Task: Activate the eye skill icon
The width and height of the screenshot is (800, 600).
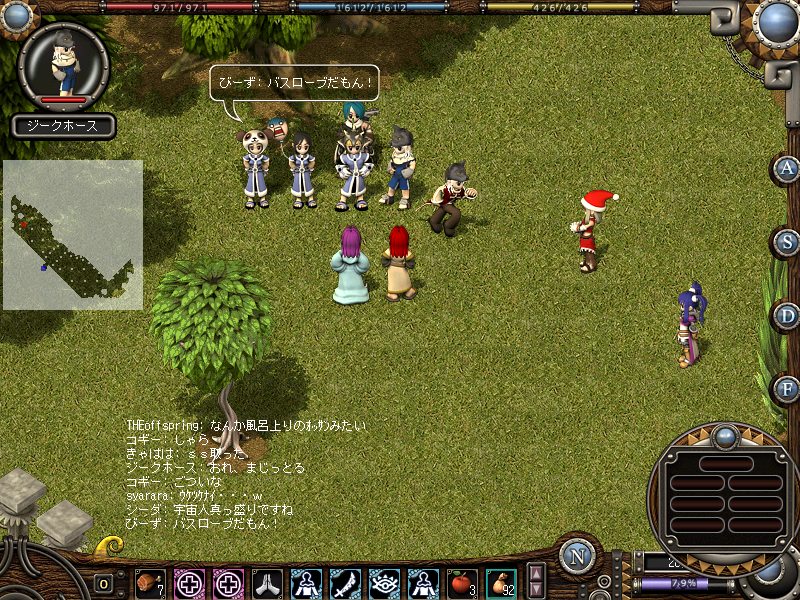Action: click(x=384, y=582)
